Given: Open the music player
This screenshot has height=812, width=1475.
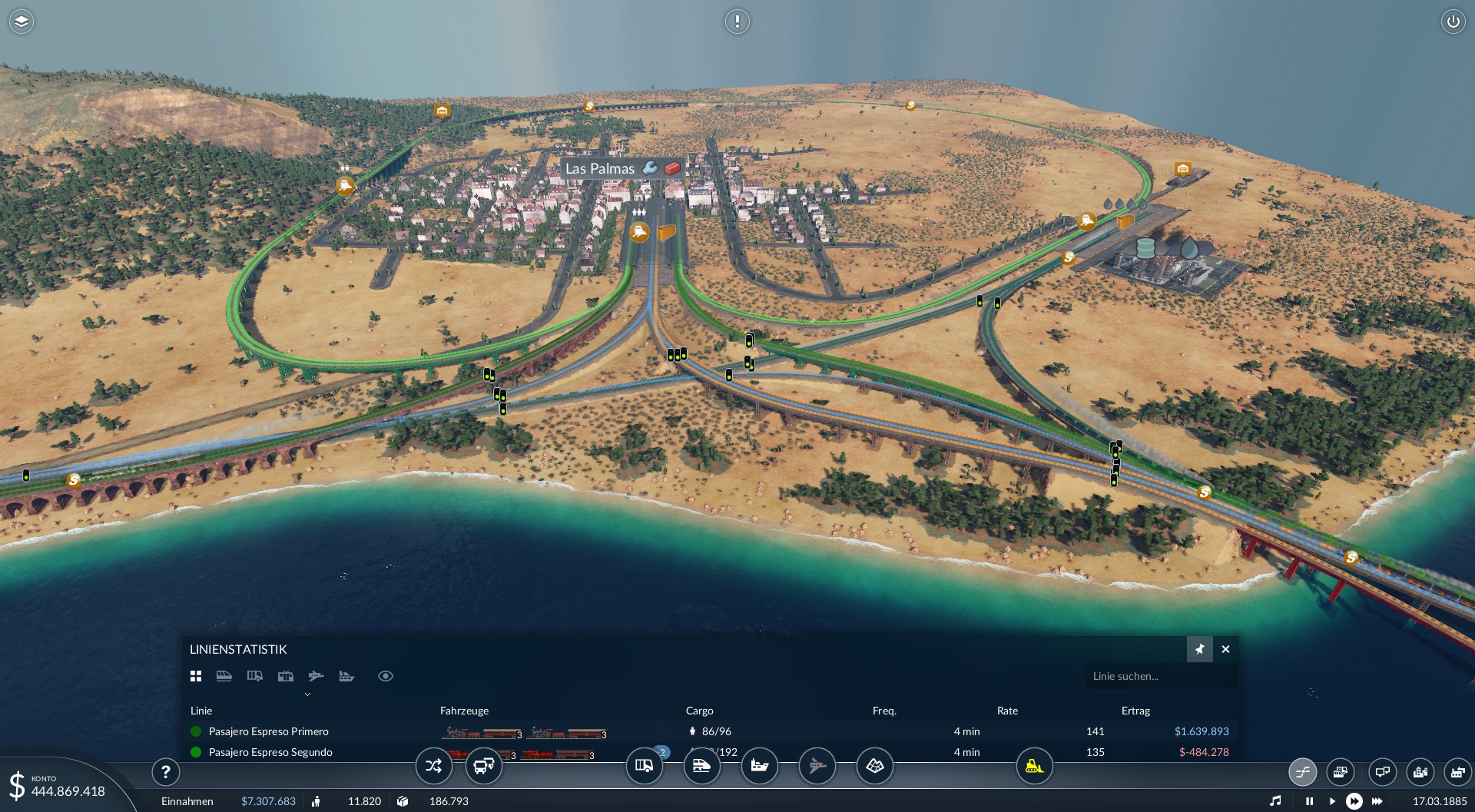Looking at the screenshot, I should coord(1275,801).
